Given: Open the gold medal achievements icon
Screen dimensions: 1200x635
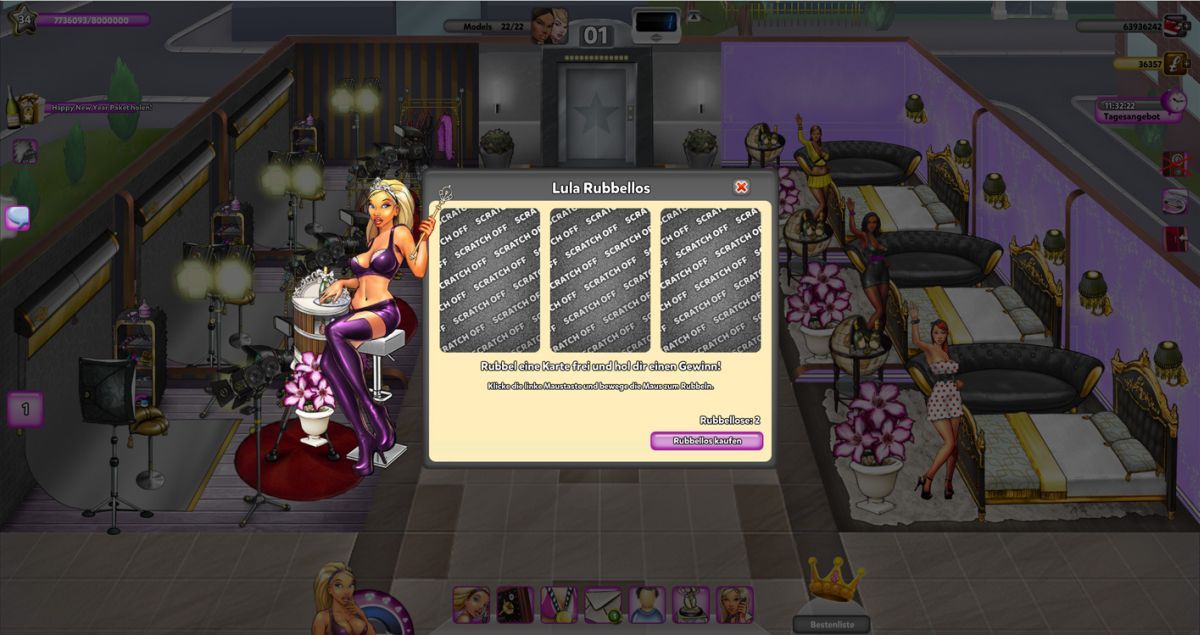Looking at the screenshot, I should (x=559, y=604).
